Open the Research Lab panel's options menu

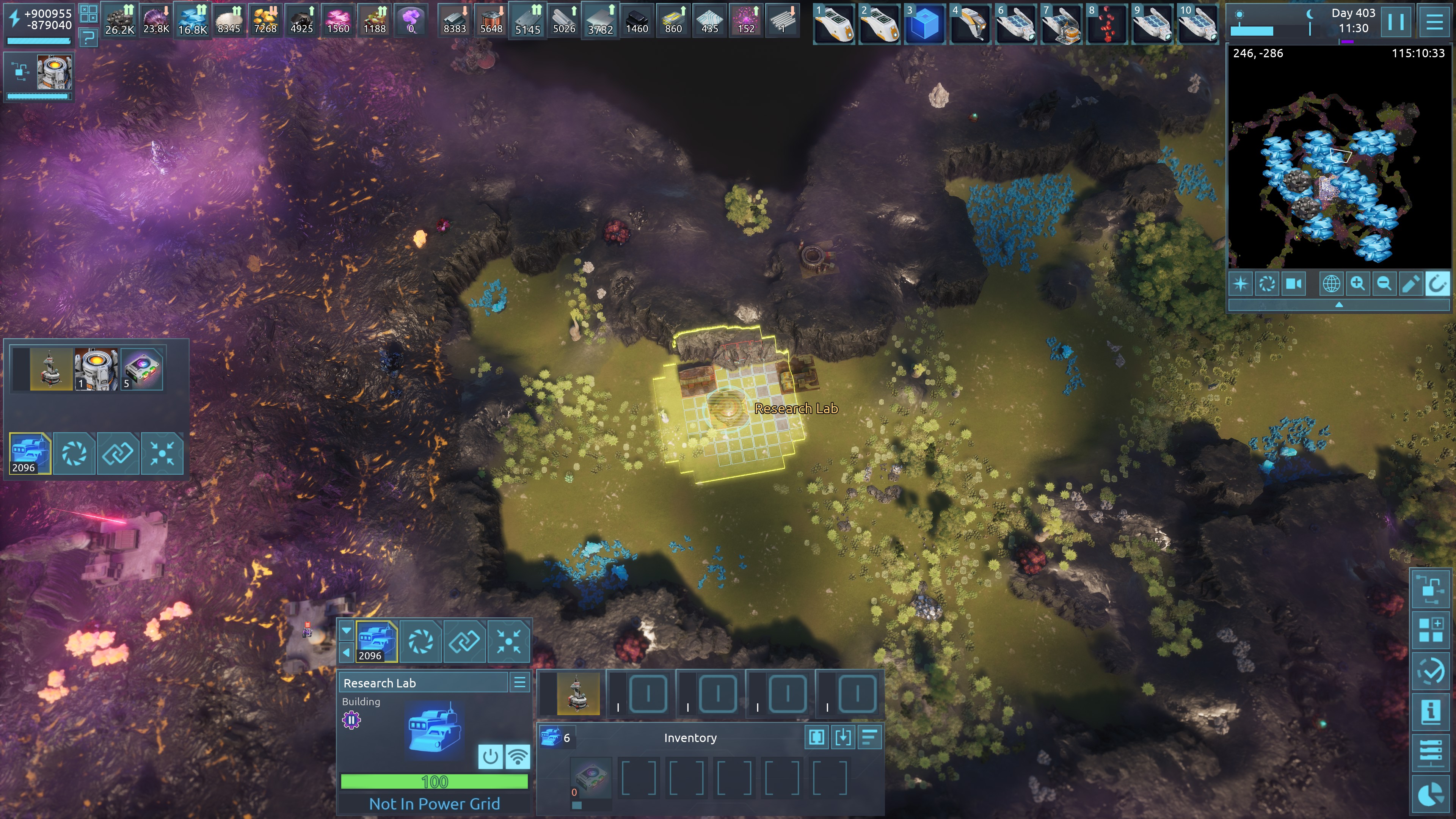pos(519,682)
